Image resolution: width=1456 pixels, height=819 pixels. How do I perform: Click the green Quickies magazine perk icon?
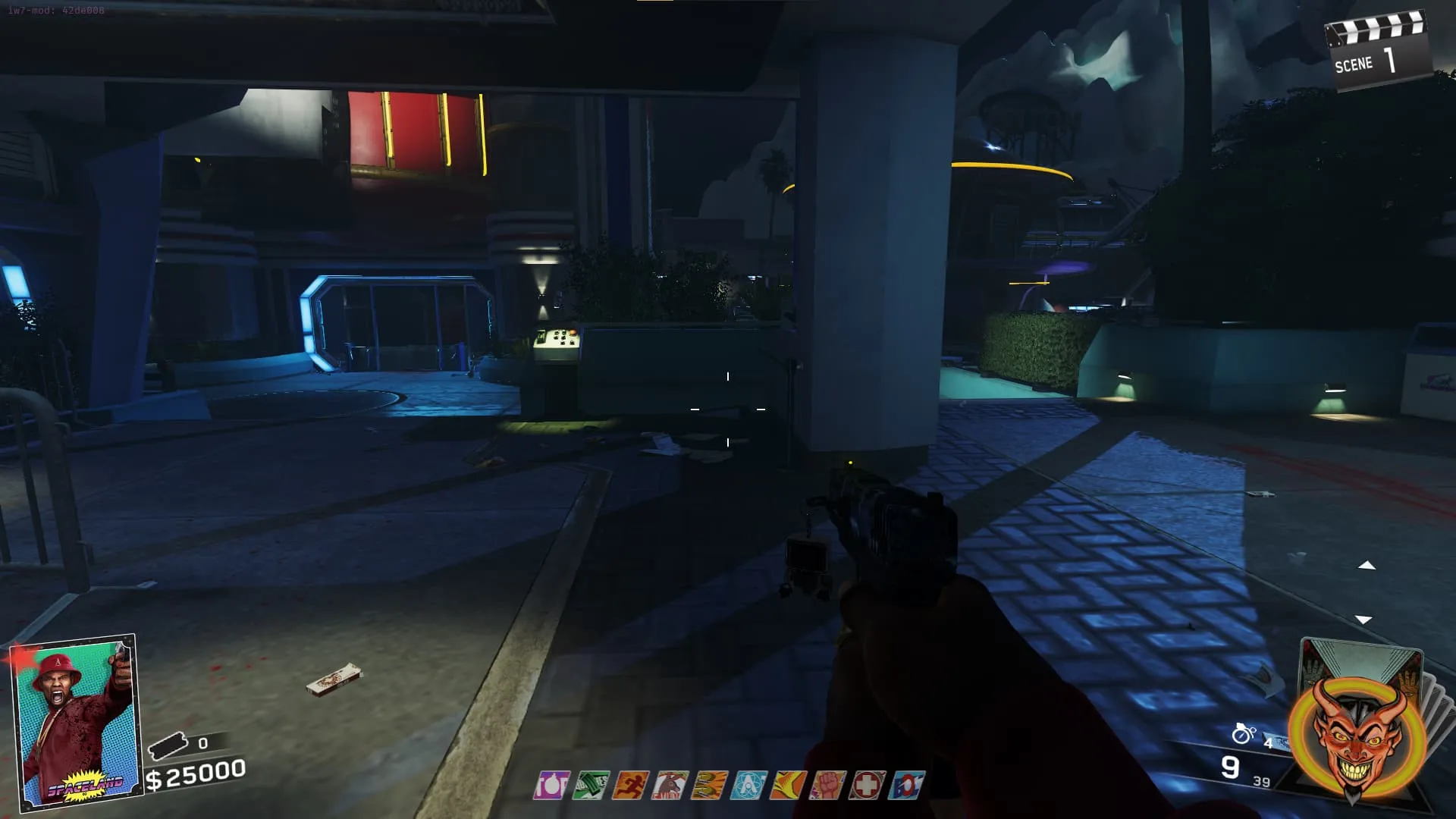(591, 786)
